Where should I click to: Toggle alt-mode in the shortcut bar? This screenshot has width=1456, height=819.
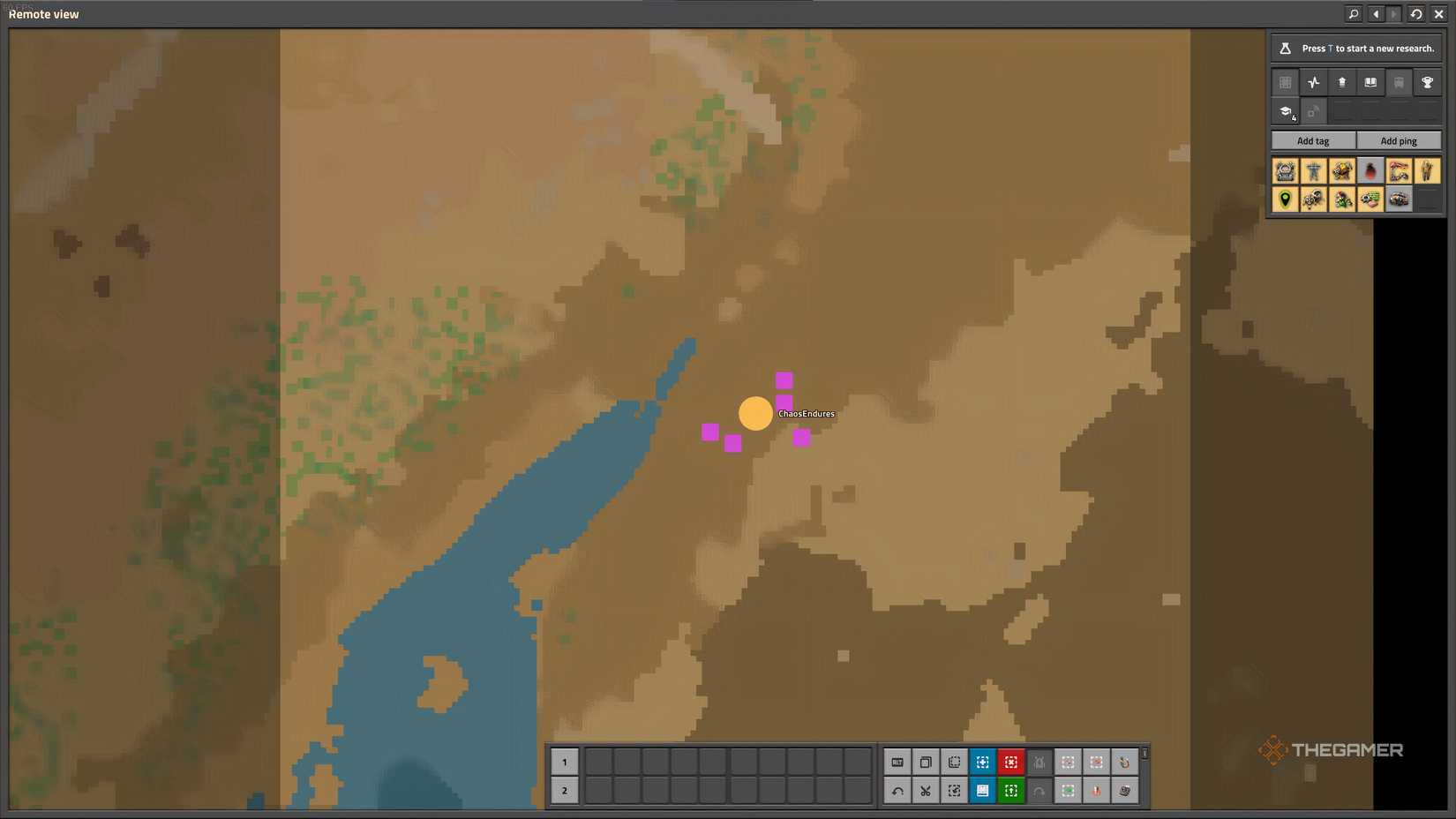897,762
